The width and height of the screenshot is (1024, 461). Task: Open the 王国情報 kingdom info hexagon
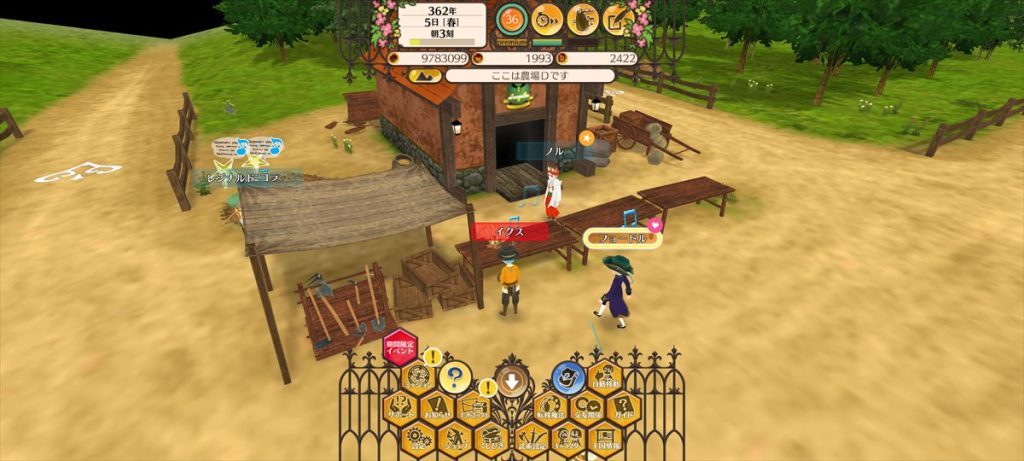[605, 436]
